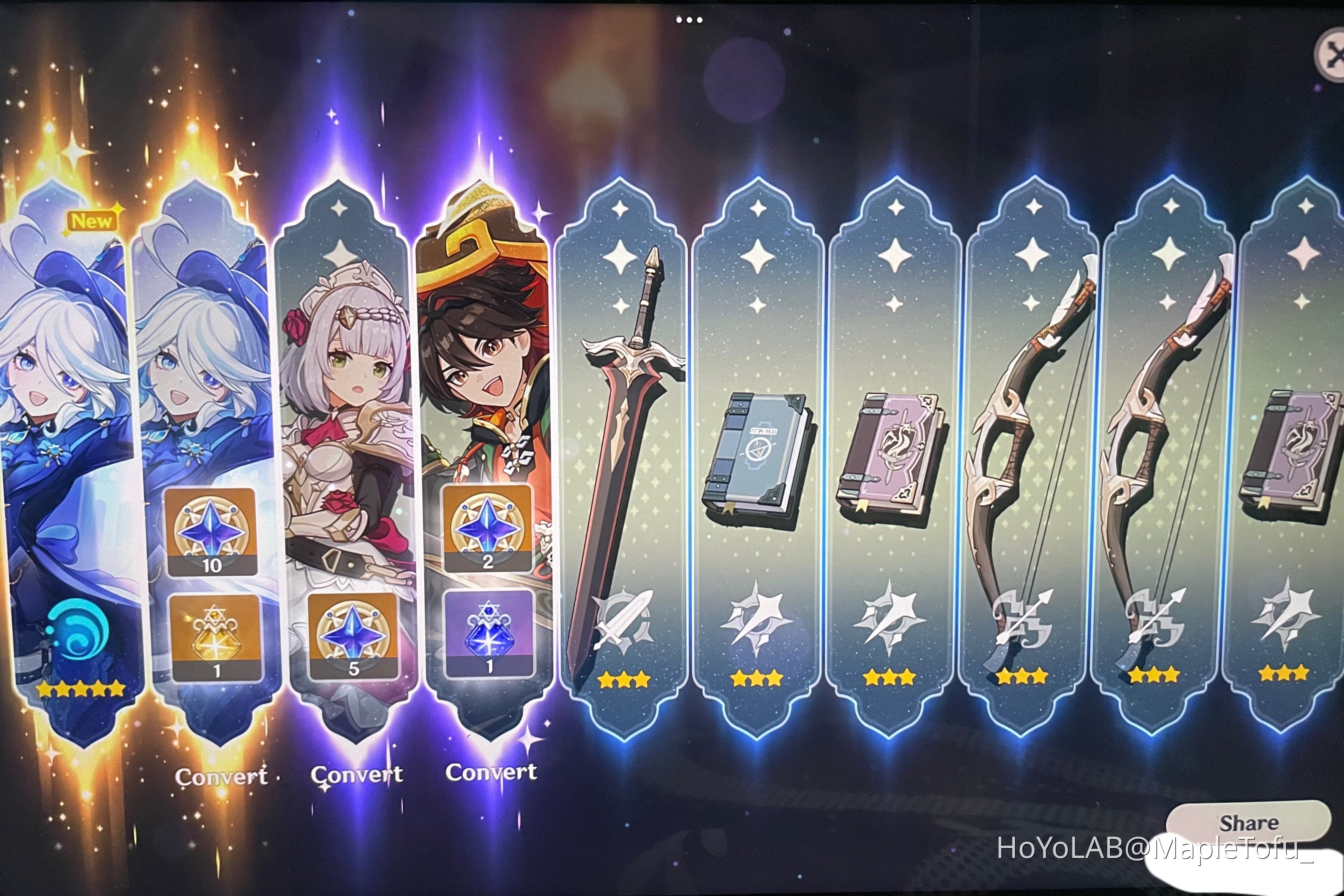Image resolution: width=1344 pixels, height=896 pixels.
Task: Tap Convert below Gaming's card
Action: pos(493,771)
